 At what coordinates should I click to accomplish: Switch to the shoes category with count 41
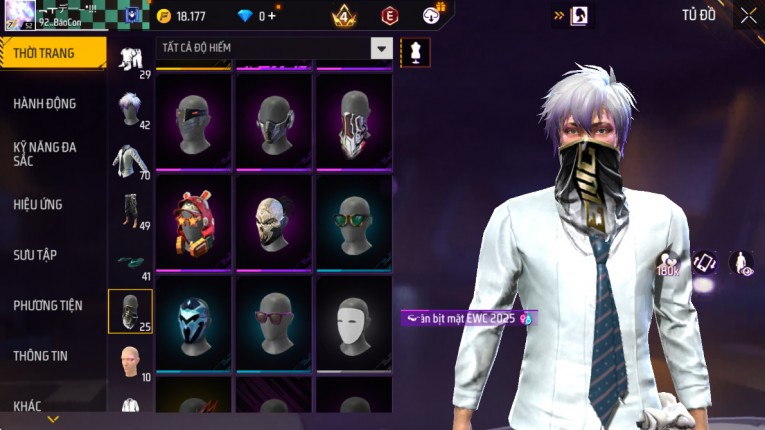[x=130, y=262]
